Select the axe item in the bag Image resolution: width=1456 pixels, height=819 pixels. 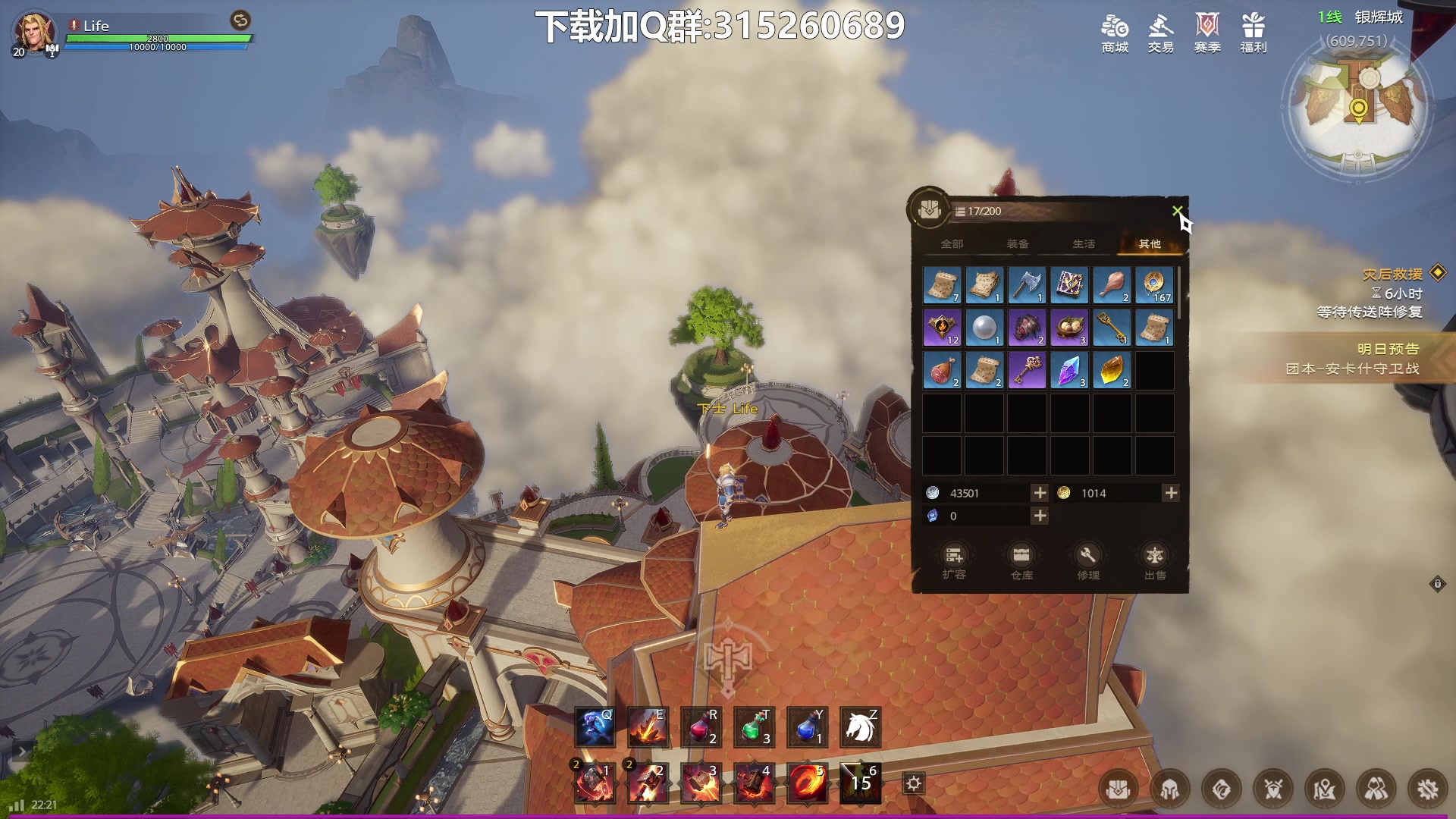[1027, 285]
